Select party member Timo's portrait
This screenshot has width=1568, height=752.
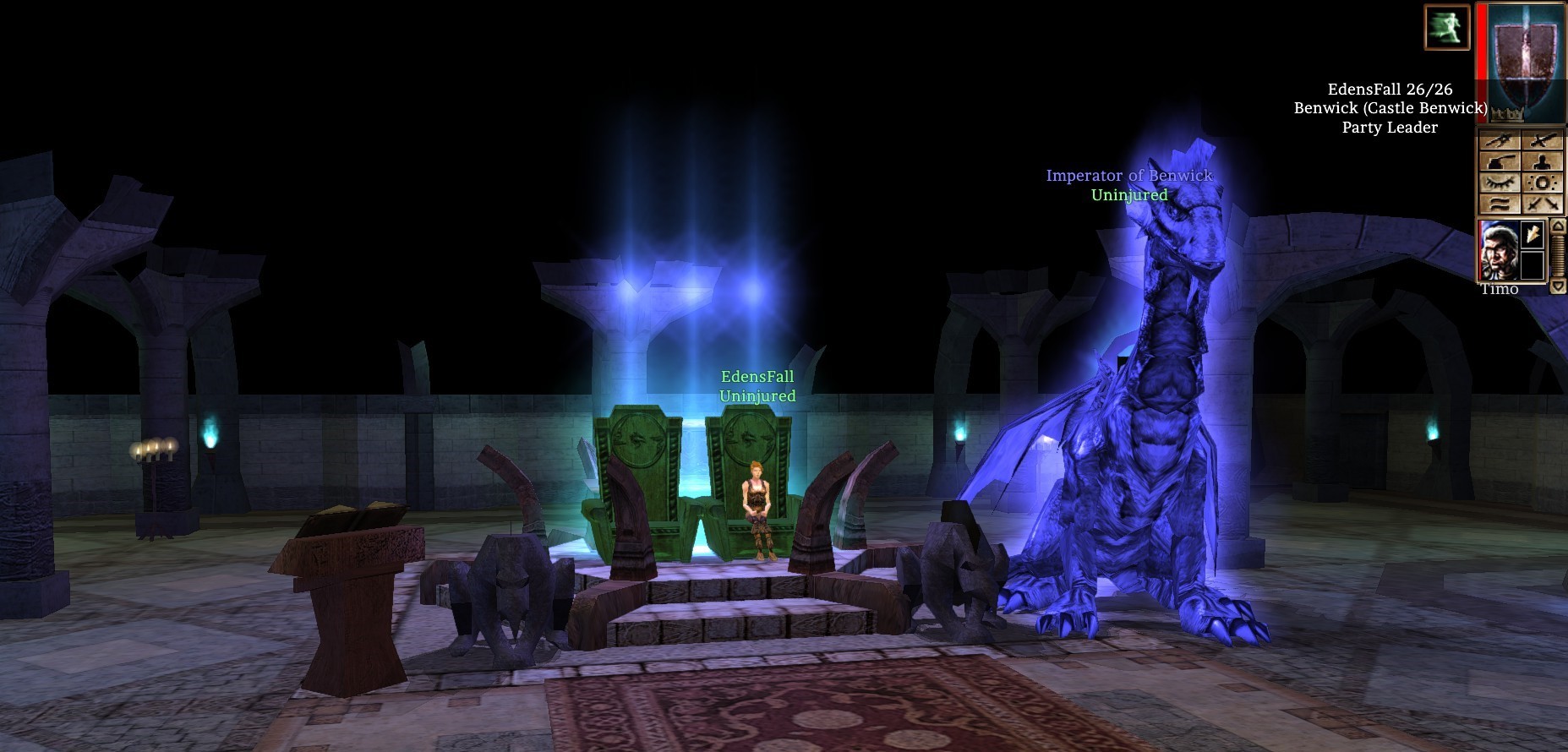[x=1499, y=250]
